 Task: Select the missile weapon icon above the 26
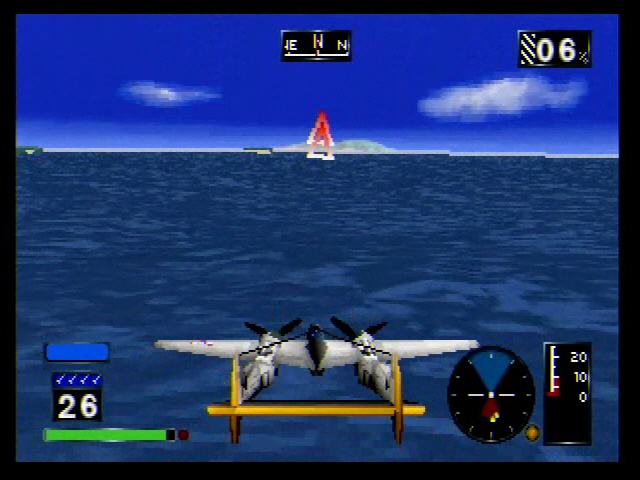(77, 380)
